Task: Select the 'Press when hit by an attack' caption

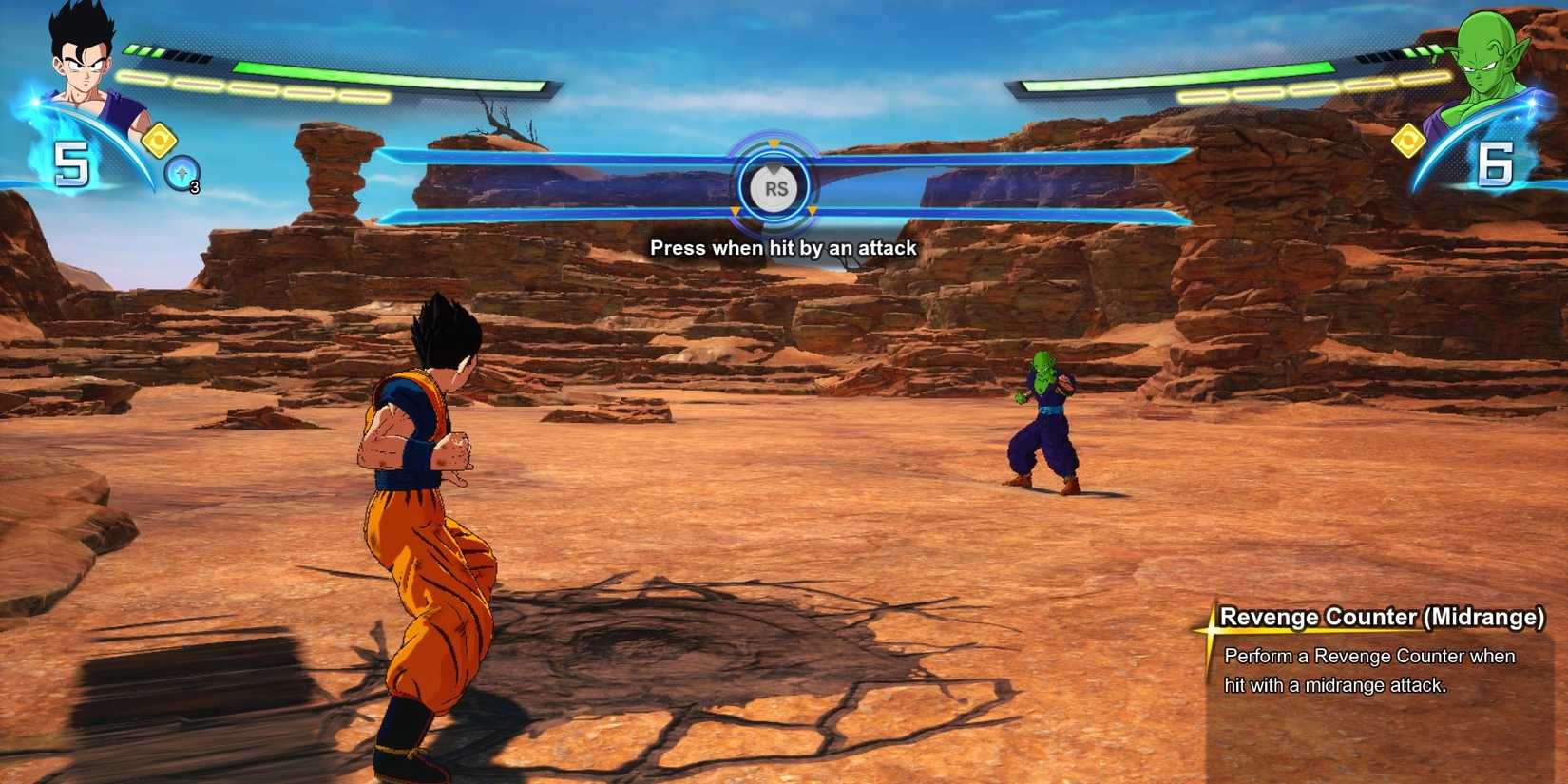Action: pyautogui.click(x=782, y=248)
